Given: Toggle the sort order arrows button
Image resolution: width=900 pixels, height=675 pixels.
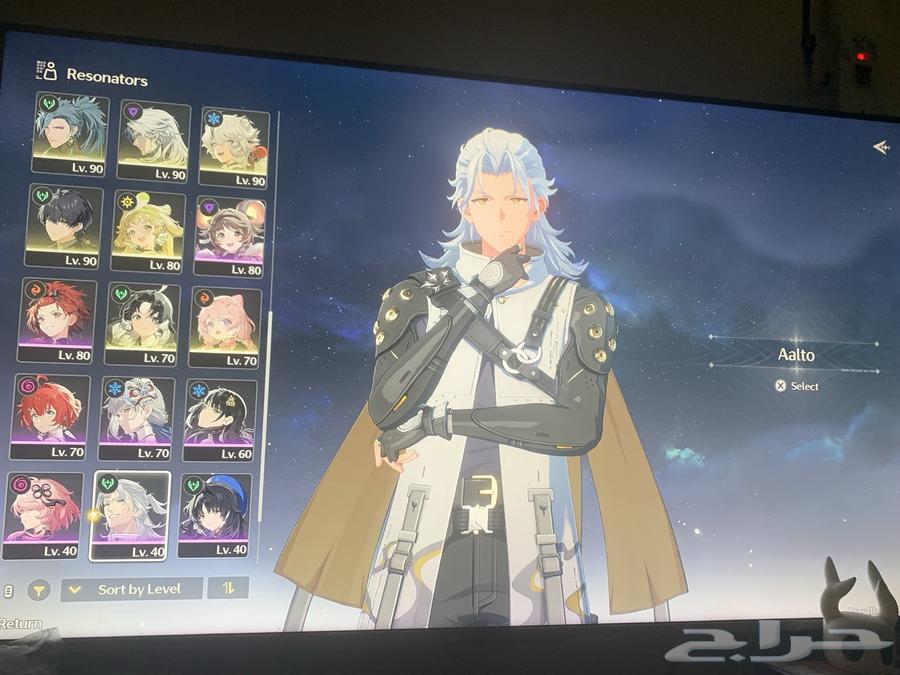Looking at the screenshot, I should [228, 588].
